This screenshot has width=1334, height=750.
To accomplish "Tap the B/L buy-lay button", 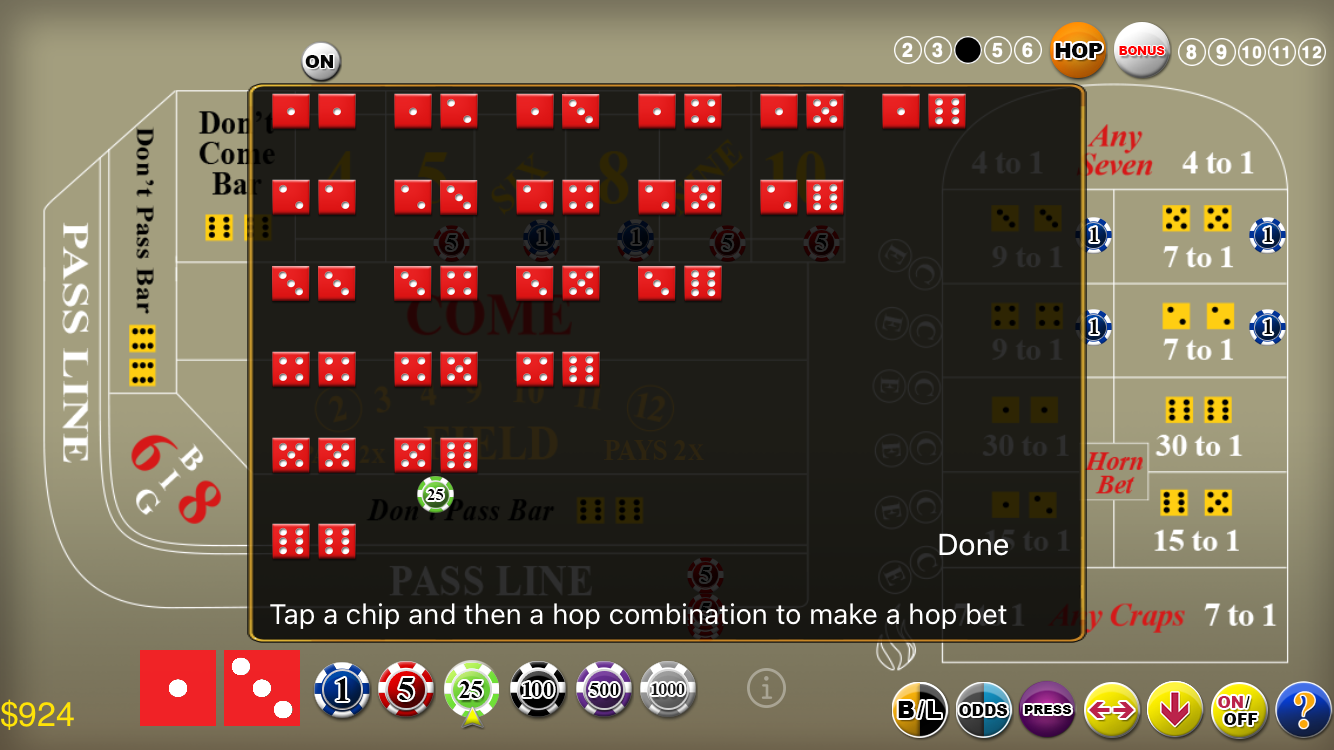I will (x=919, y=709).
